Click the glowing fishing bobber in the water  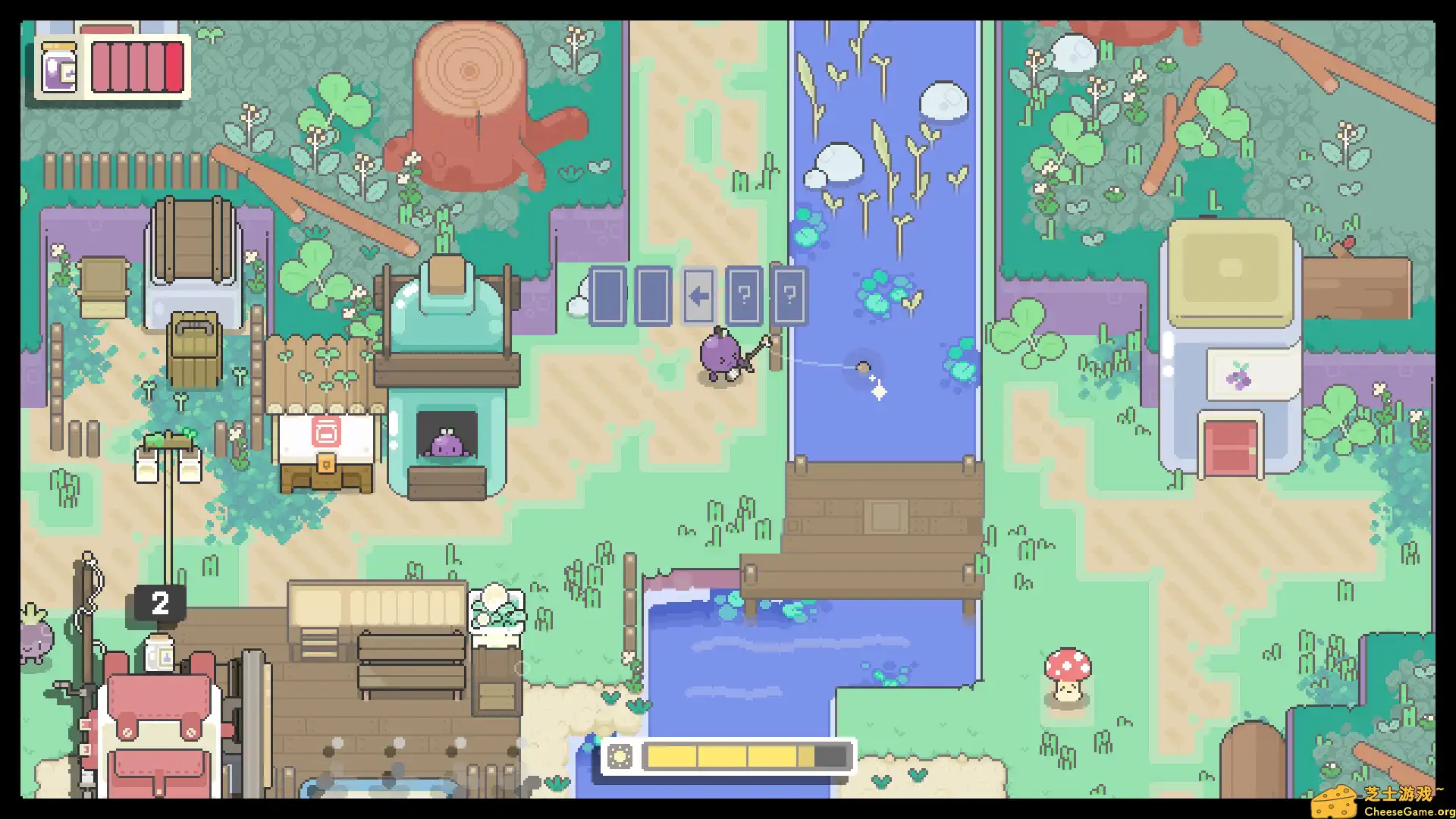point(864,369)
